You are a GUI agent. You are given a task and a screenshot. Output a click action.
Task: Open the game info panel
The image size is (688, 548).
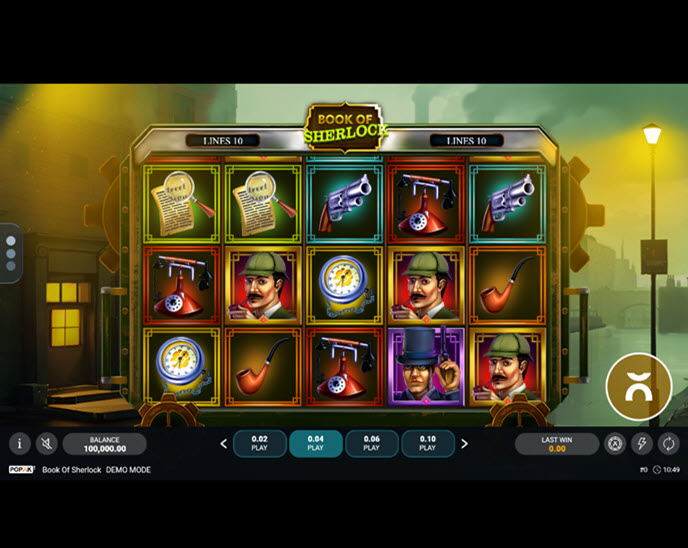(x=20, y=444)
